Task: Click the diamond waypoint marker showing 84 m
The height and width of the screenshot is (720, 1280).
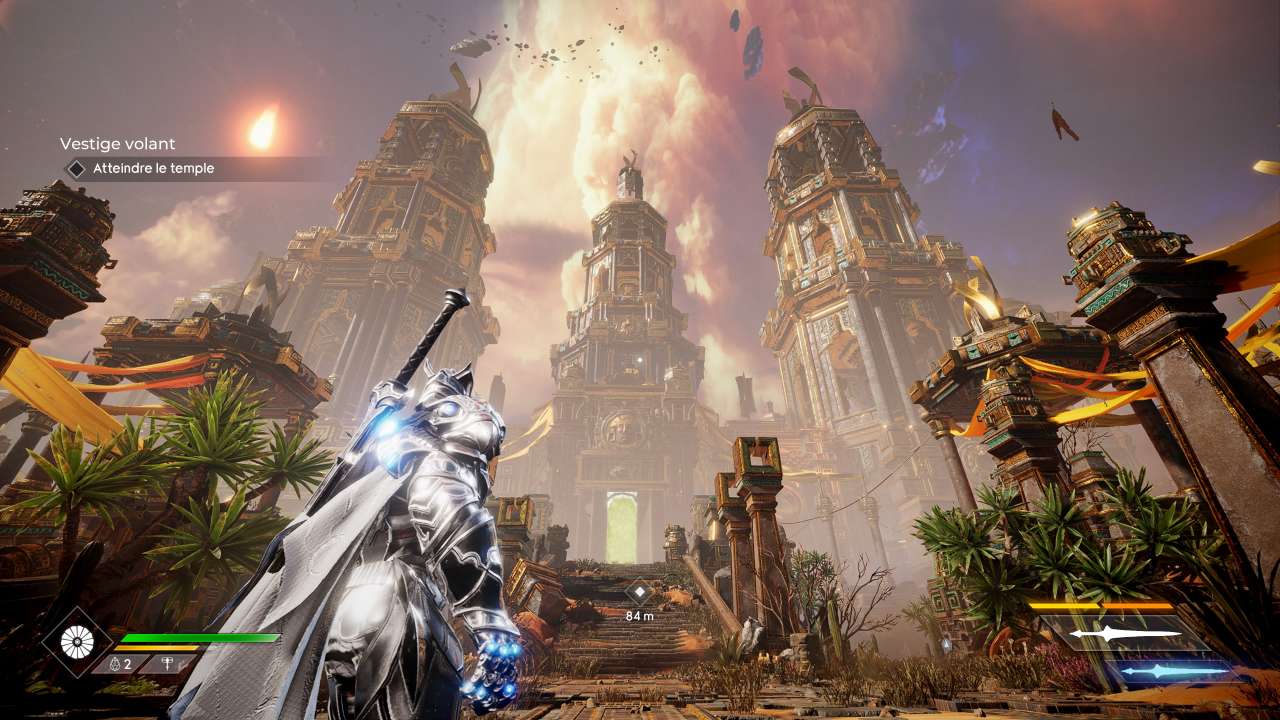Action: click(639, 592)
